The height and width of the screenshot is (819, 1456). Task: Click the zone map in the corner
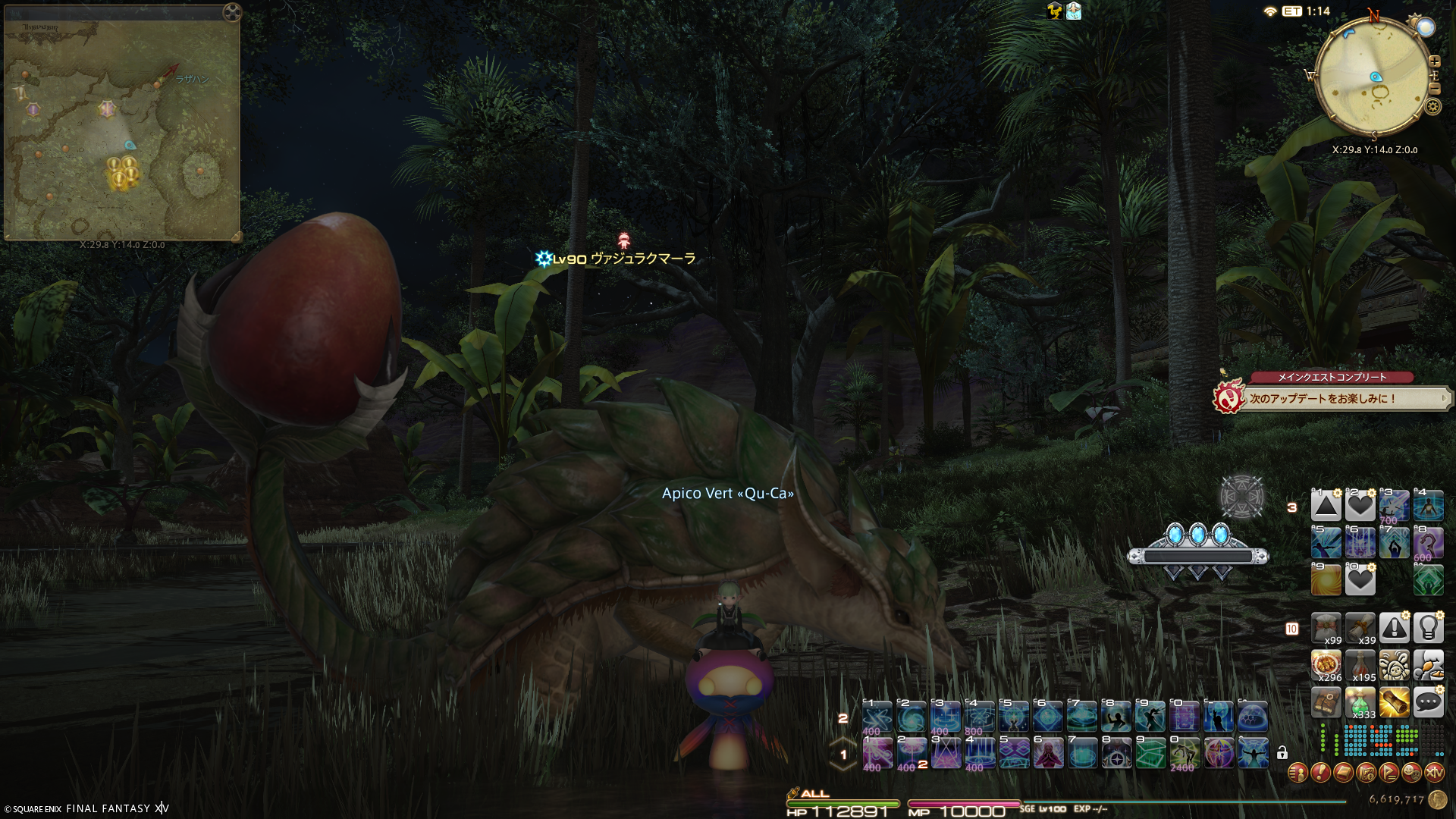[x=121, y=129]
